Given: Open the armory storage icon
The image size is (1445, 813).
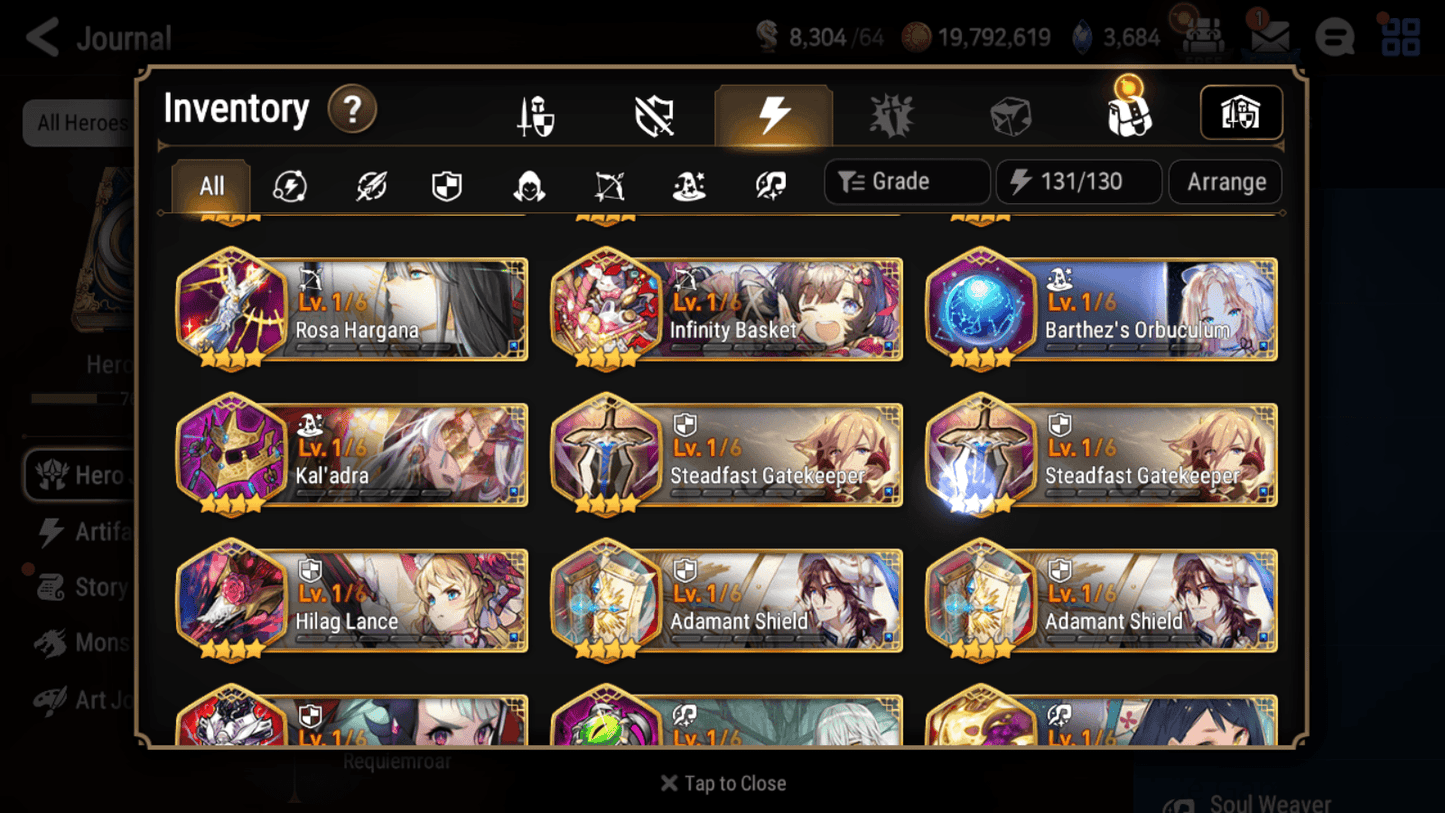Looking at the screenshot, I should click(x=1241, y=113).
